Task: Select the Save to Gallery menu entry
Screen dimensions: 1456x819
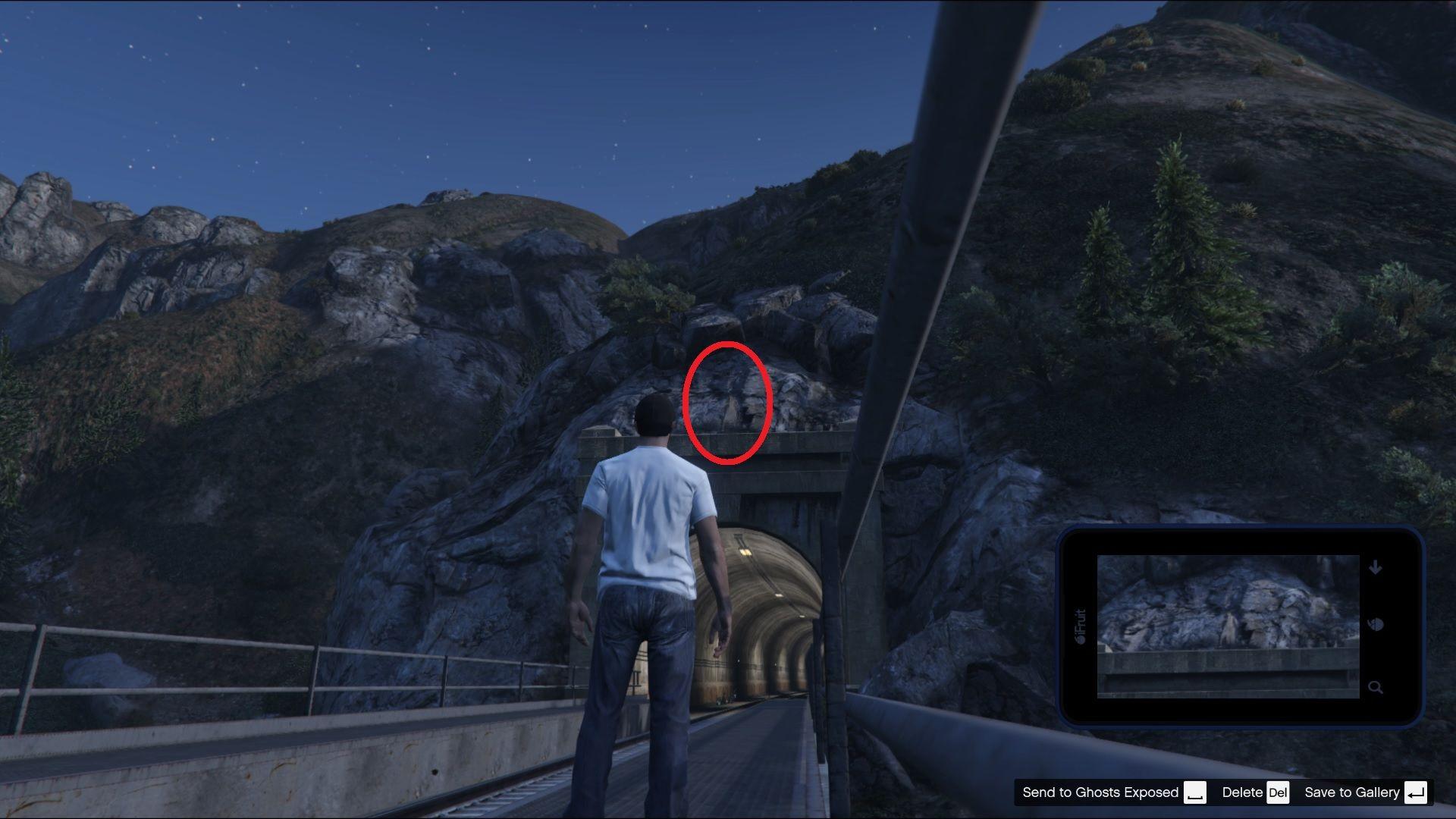Action: [1352, 792]
